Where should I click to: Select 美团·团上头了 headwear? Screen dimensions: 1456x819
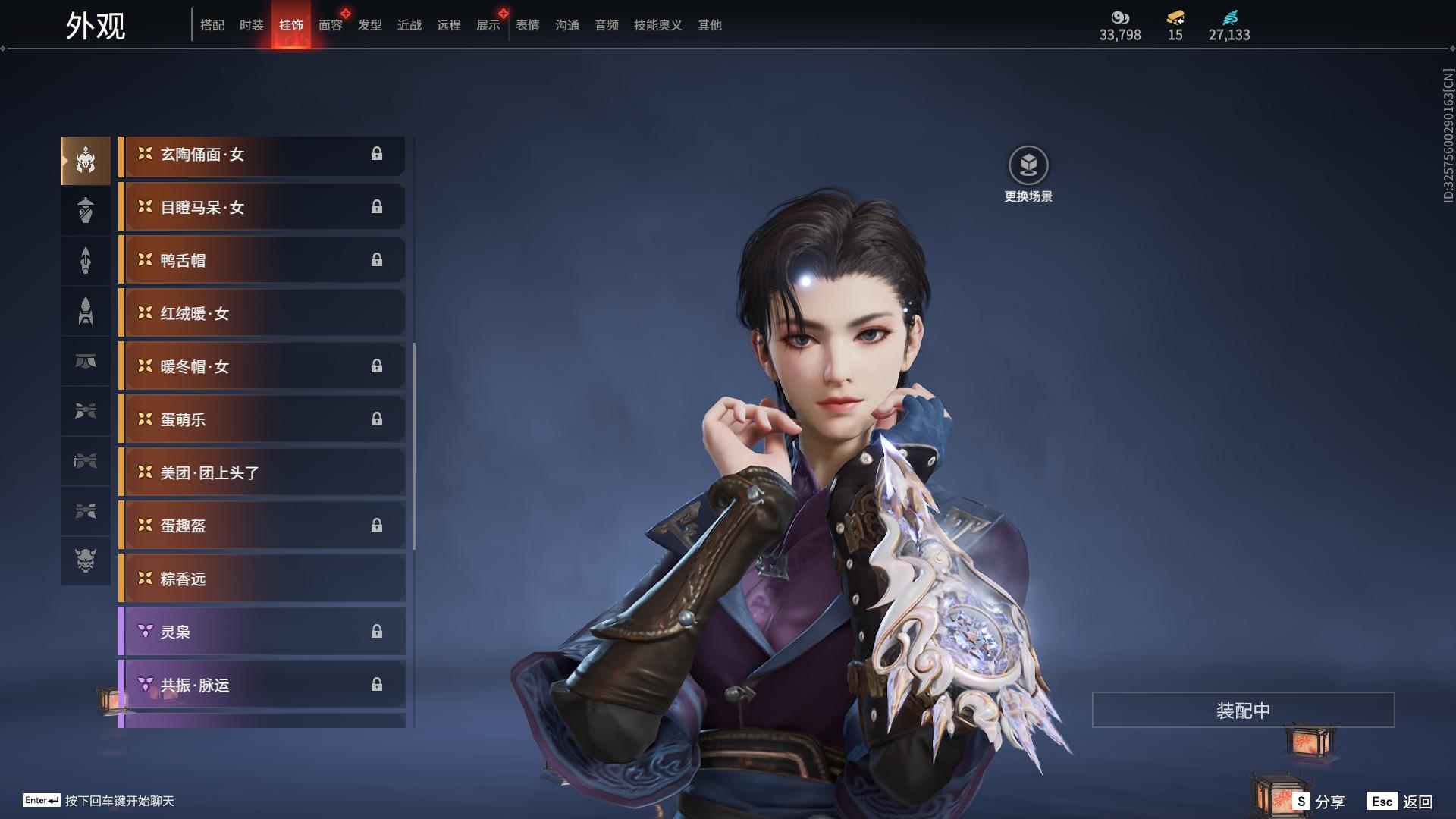(262, 472)
